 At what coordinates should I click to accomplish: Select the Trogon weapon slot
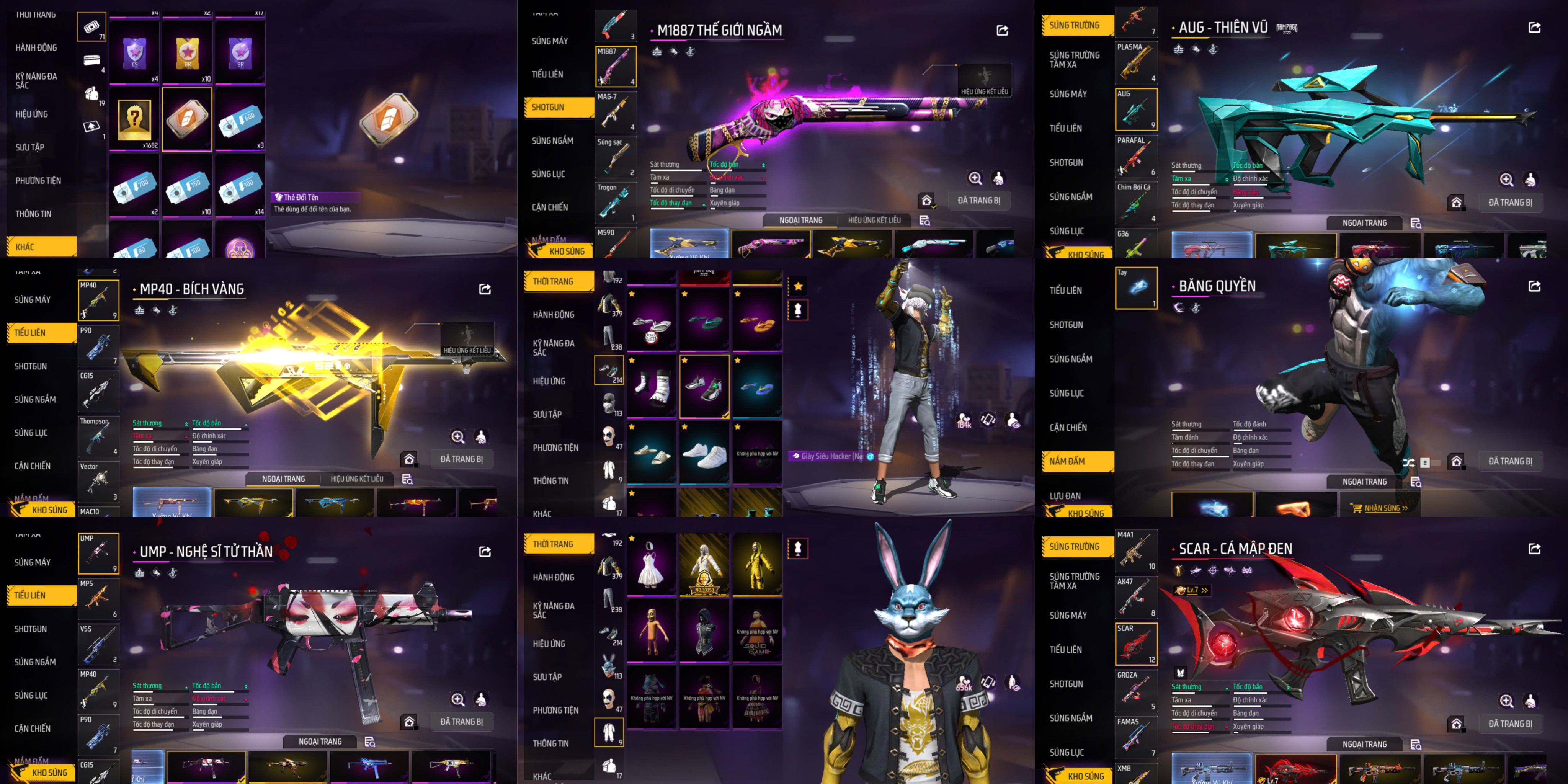pos(616,203)
